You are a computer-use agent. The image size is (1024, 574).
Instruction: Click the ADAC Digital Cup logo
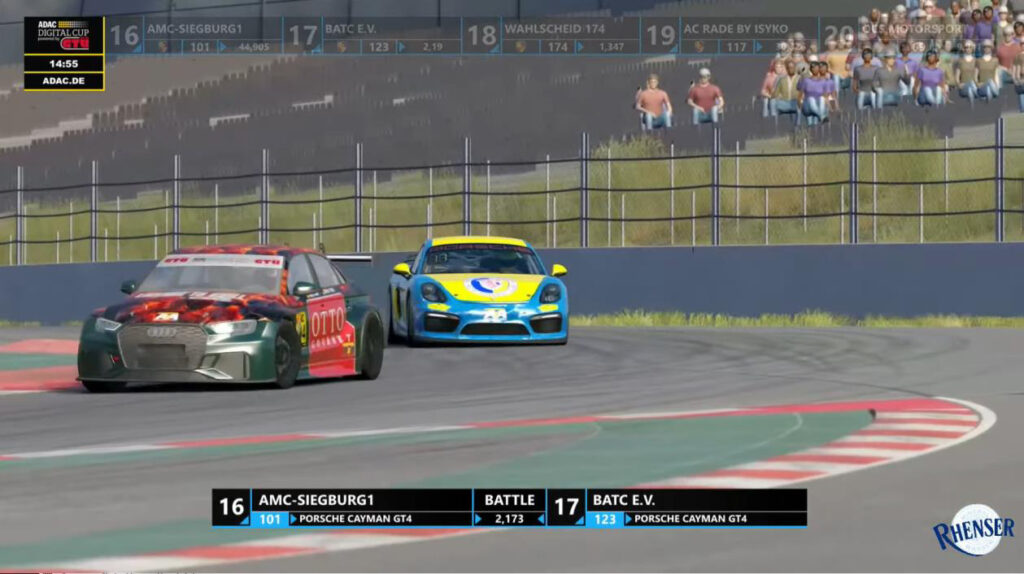(64, 35)
